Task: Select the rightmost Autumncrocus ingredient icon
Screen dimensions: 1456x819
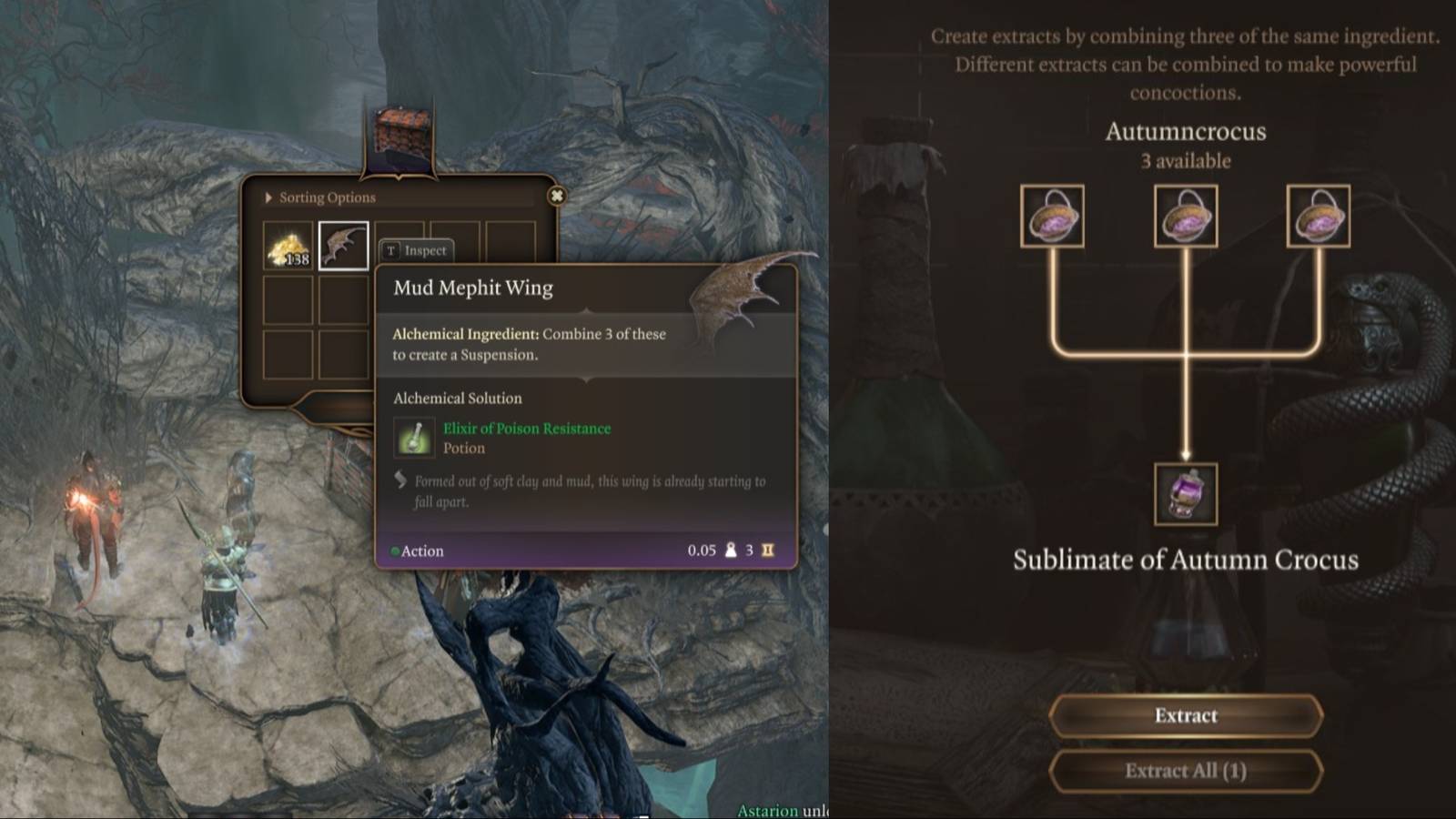Action: [x=1321, y=217]
